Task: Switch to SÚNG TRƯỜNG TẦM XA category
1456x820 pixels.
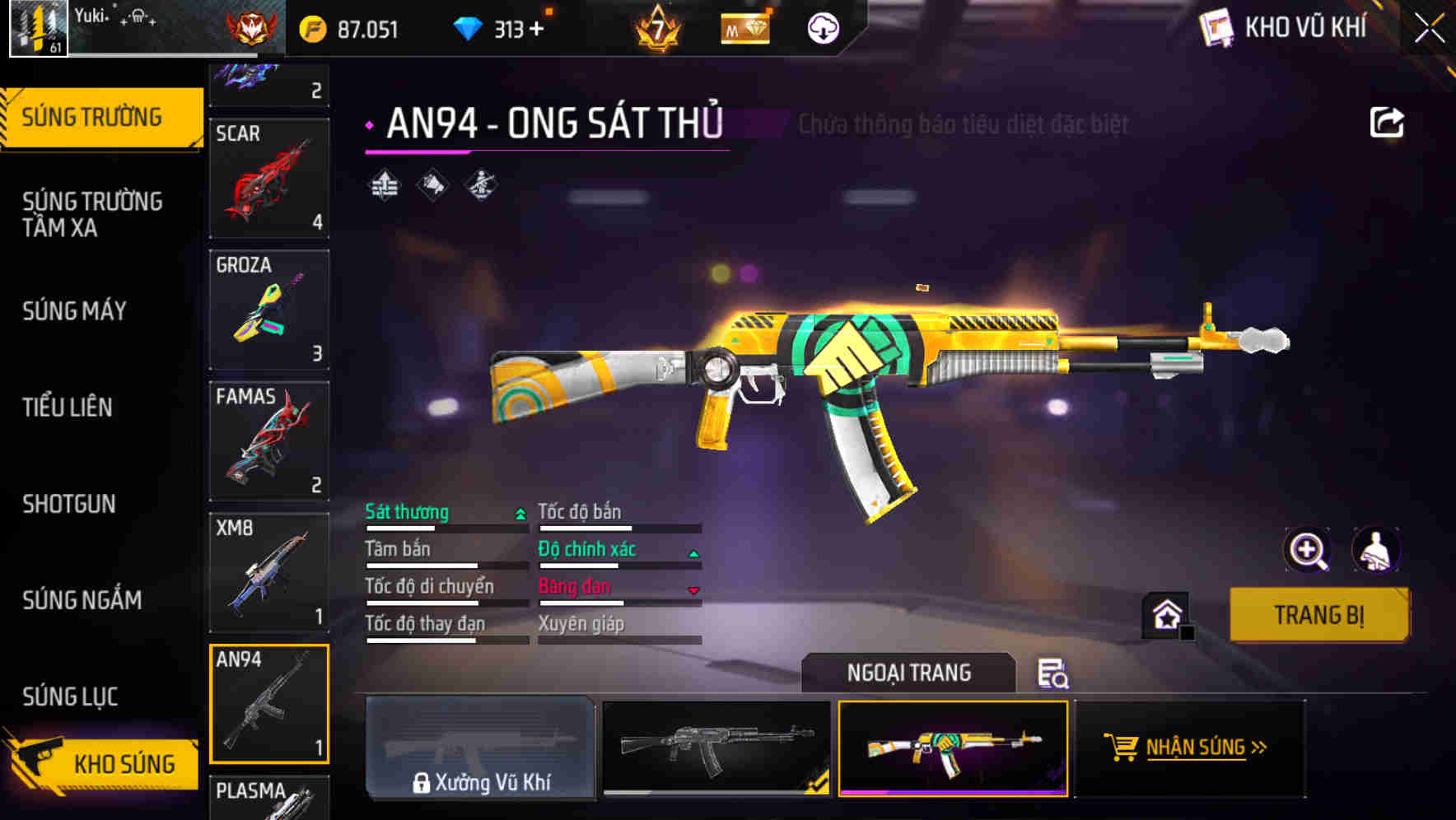Action: [92, 214]
